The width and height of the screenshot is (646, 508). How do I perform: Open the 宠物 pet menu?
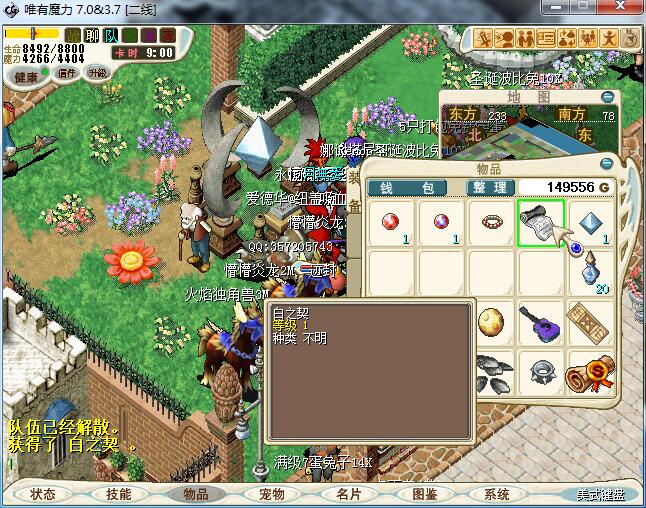(x=271, y=494)
